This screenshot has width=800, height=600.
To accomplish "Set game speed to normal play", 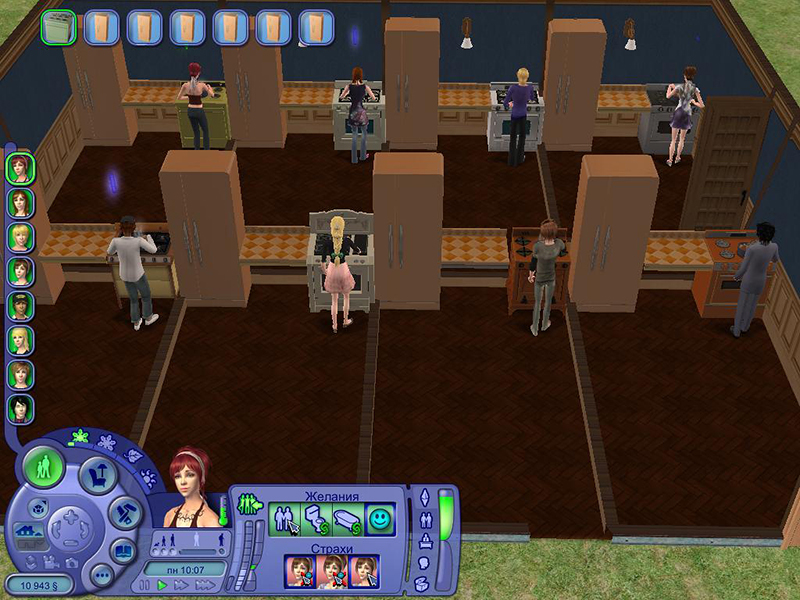I will [x=162, y=584].
